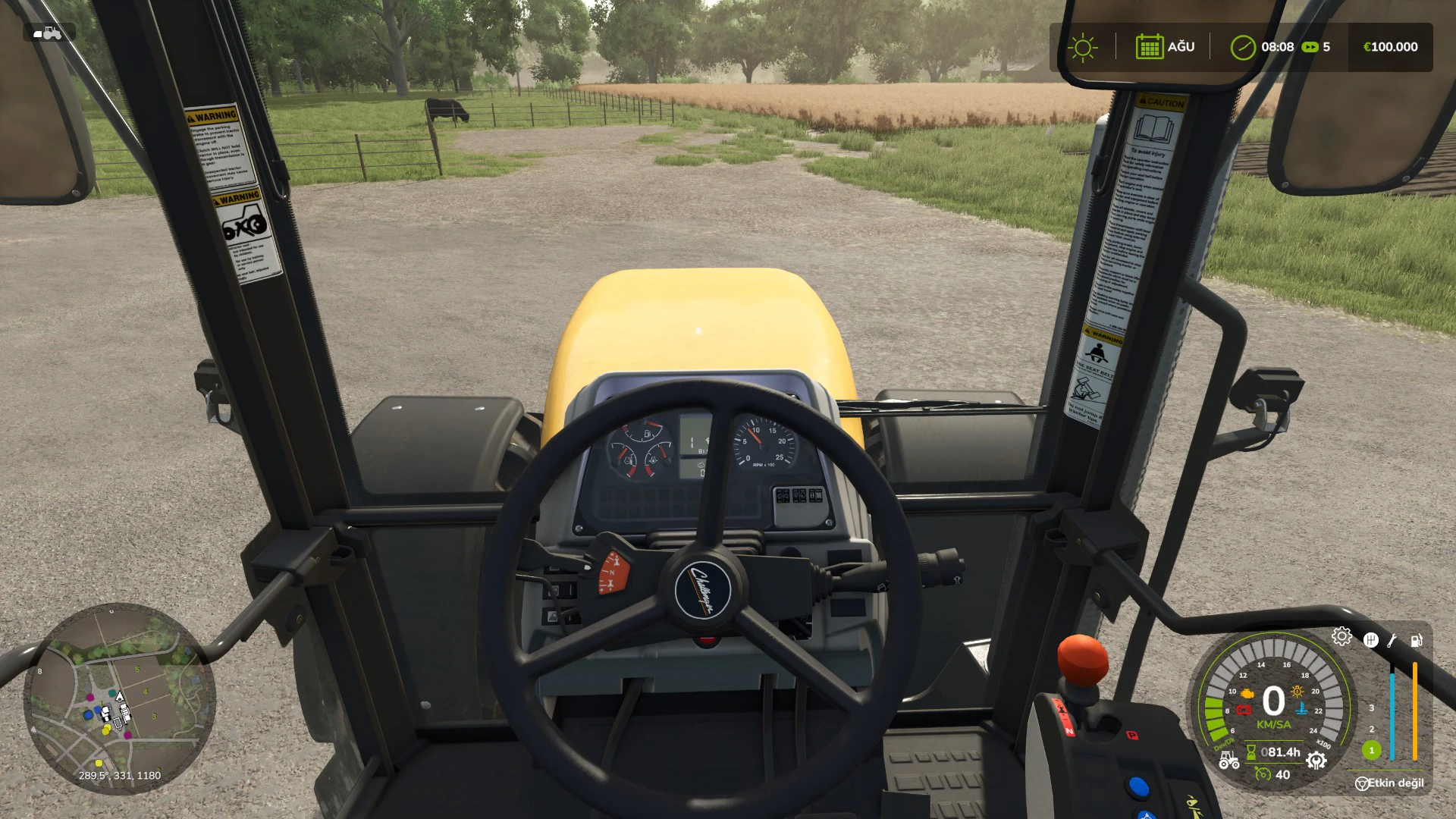Screen dimensions: 1456x819
Task: Enable cruise control marked Etkin değil
Action: [x=1389, y=783]
